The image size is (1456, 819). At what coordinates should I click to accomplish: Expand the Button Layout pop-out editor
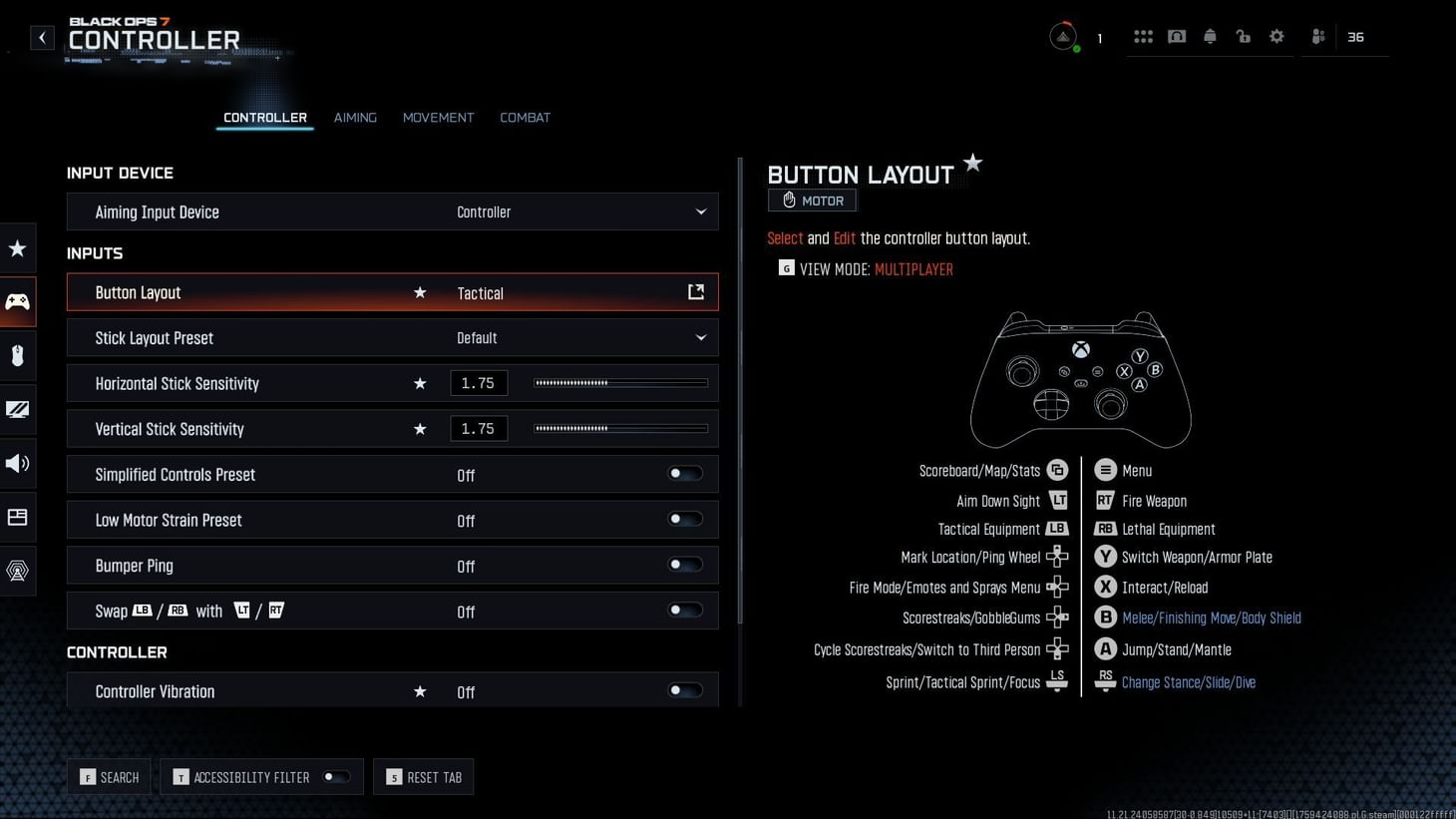coord(695,291)
